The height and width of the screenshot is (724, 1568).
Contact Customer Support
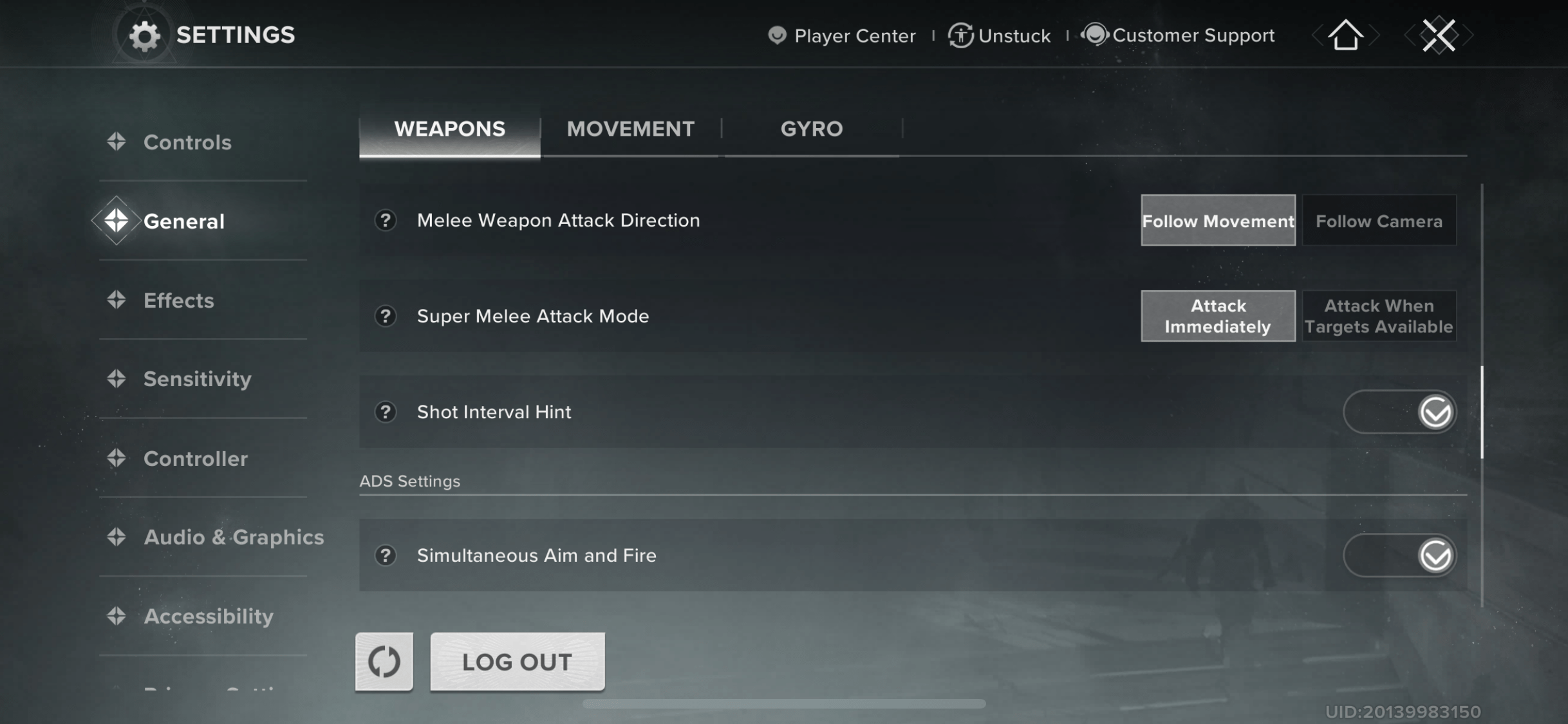tap(1179, 35)
